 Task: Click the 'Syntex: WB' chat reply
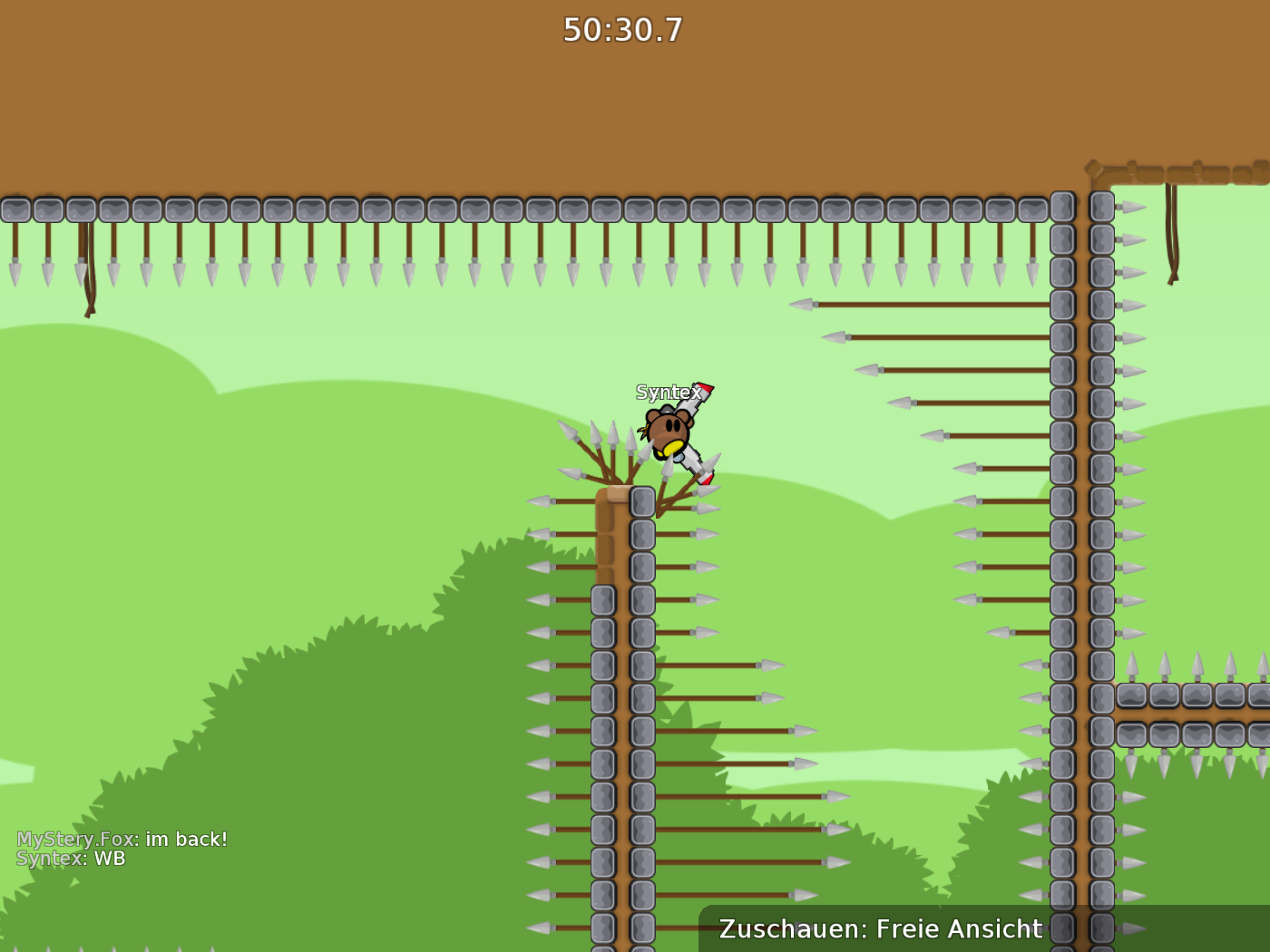point(73,859)
